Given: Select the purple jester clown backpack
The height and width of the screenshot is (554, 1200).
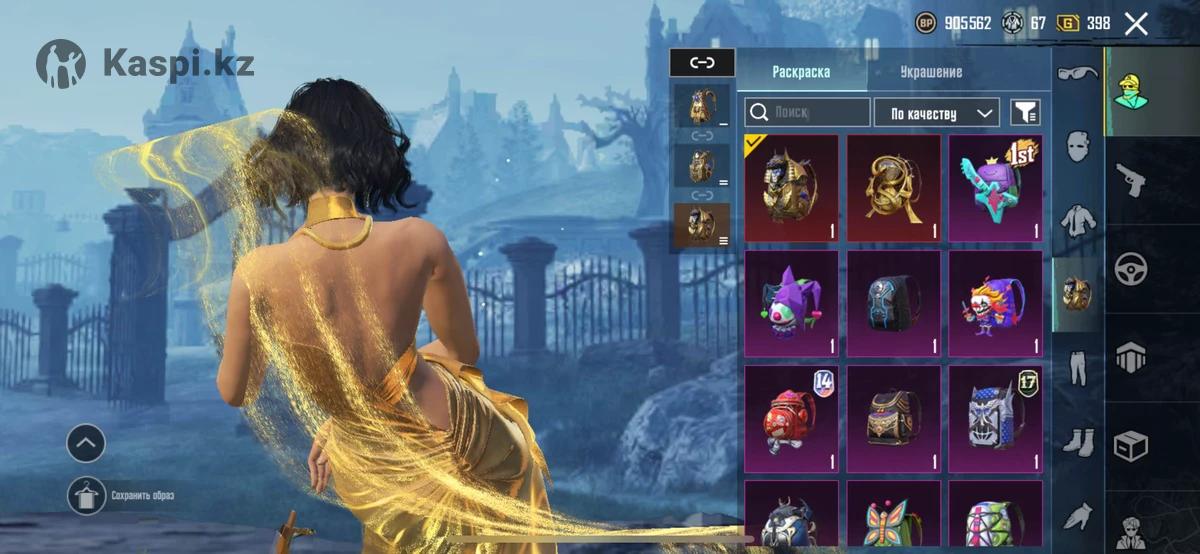Looking at the screenshot, I should [792, 303].
